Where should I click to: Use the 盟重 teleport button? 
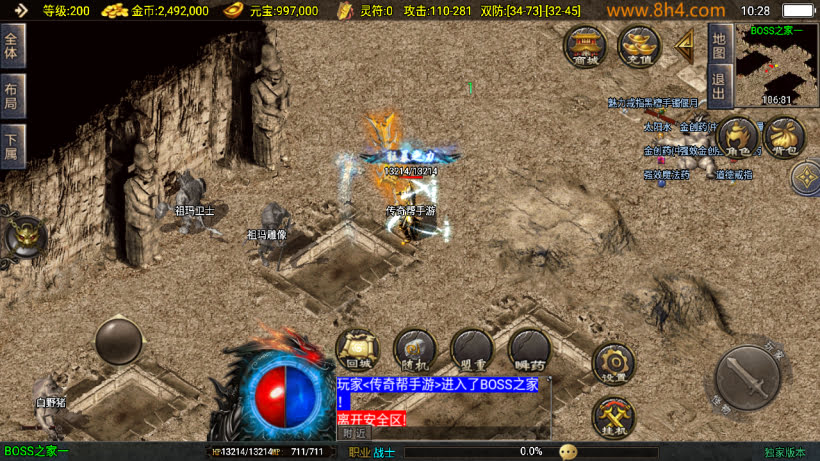pos(471,349)
